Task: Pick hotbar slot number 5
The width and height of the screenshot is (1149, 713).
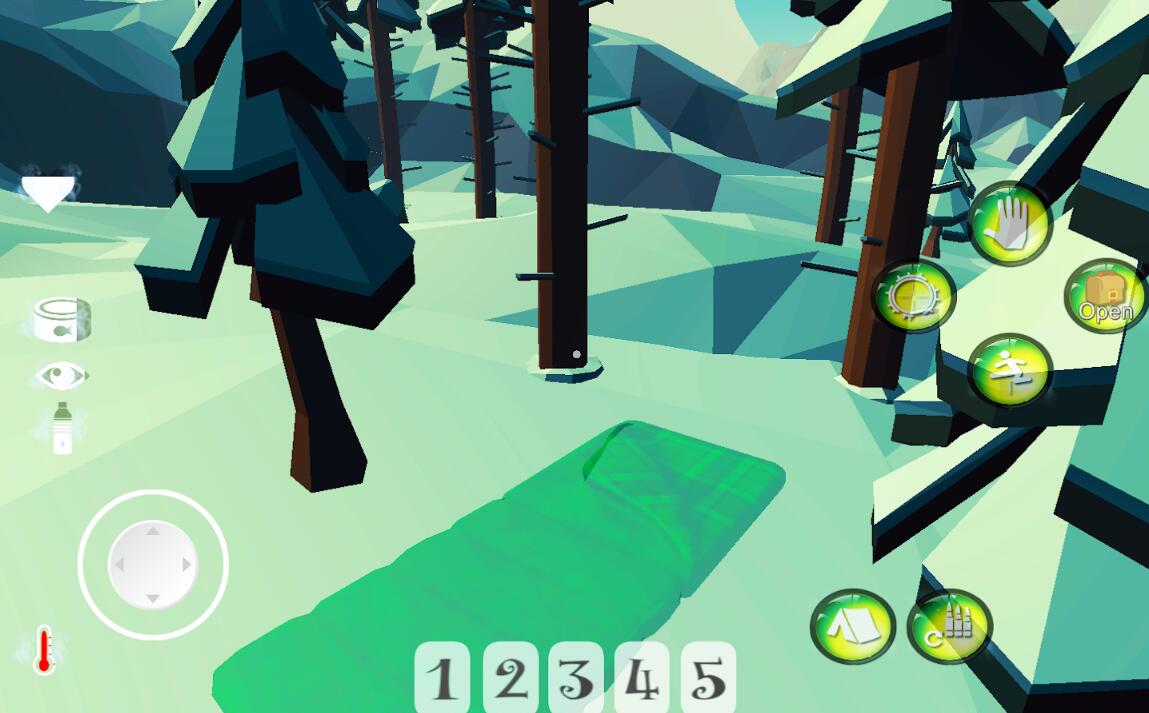Action: click(708, 677)
